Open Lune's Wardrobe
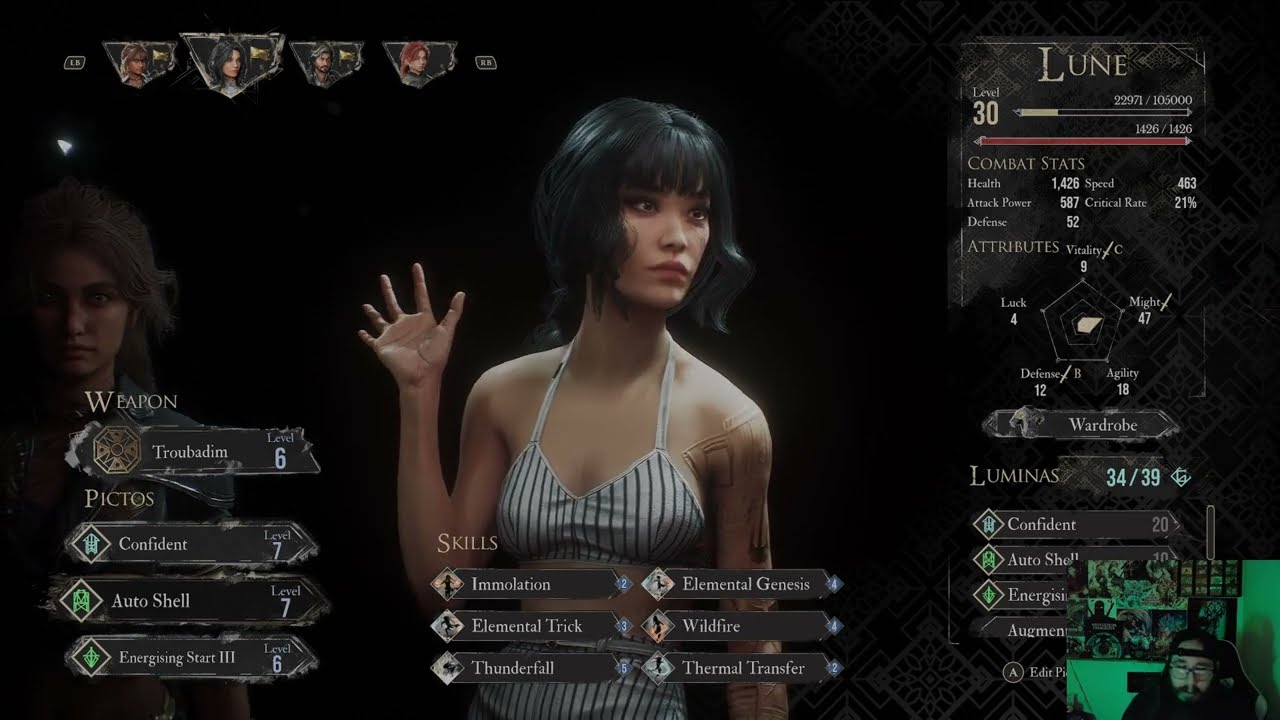Screen dimensions: 1280x720 click(x=1080, y=425)
